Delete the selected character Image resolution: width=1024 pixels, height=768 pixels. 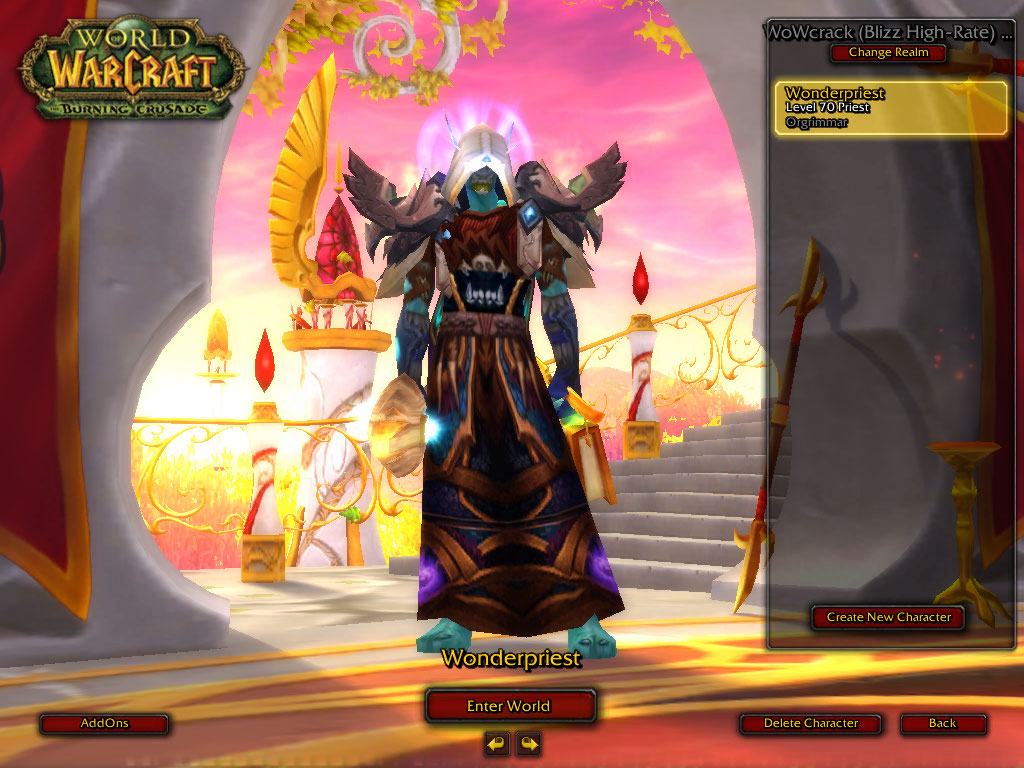tap(811, 723)
